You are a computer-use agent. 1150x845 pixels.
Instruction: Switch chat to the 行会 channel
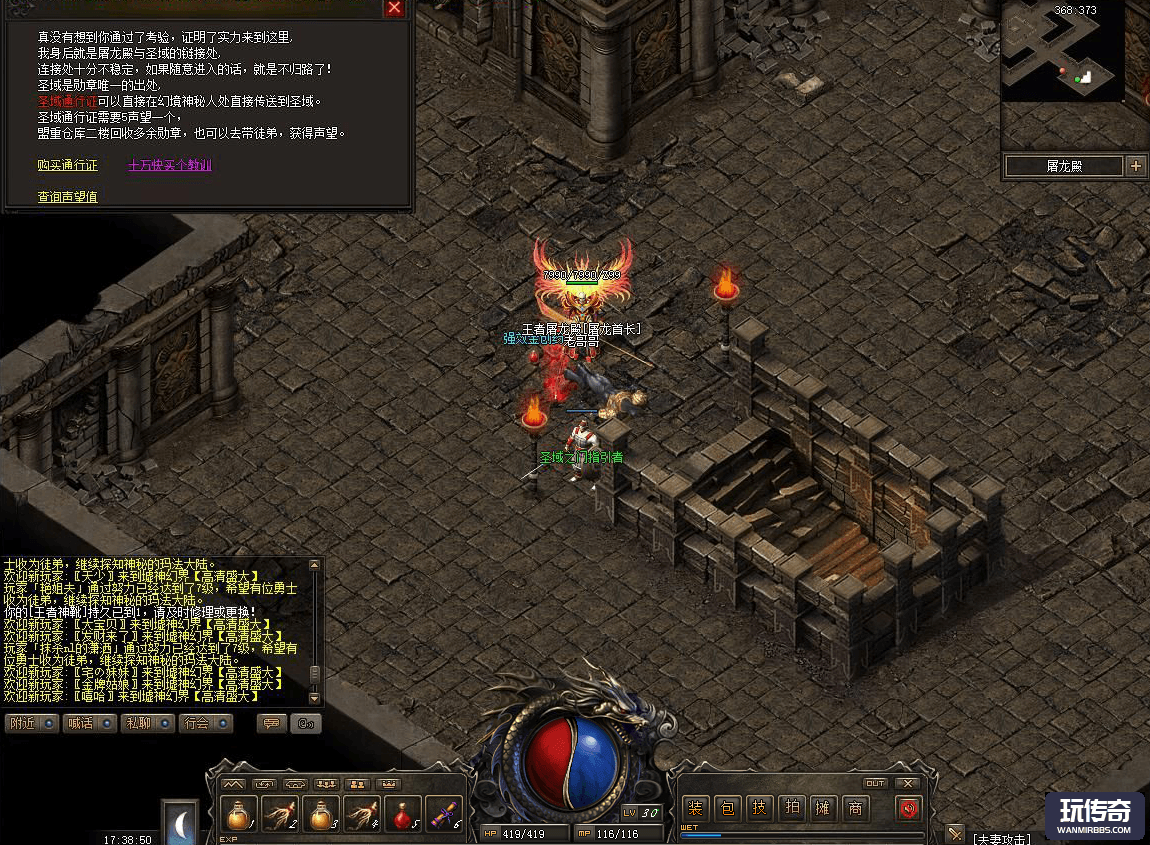tap(205, 723)
